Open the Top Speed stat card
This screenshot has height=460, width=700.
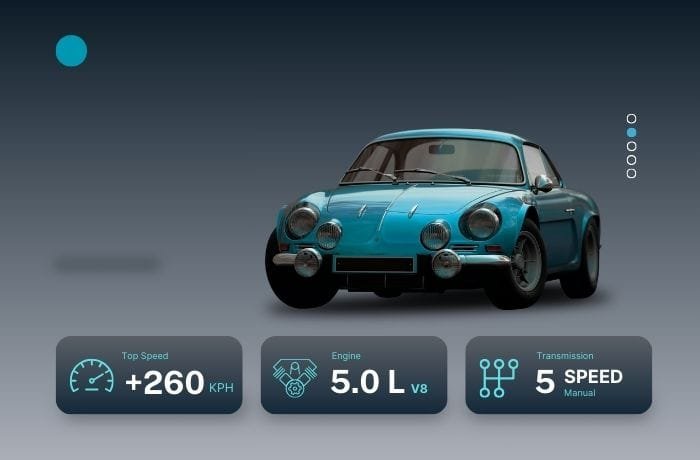pos(149,375)
